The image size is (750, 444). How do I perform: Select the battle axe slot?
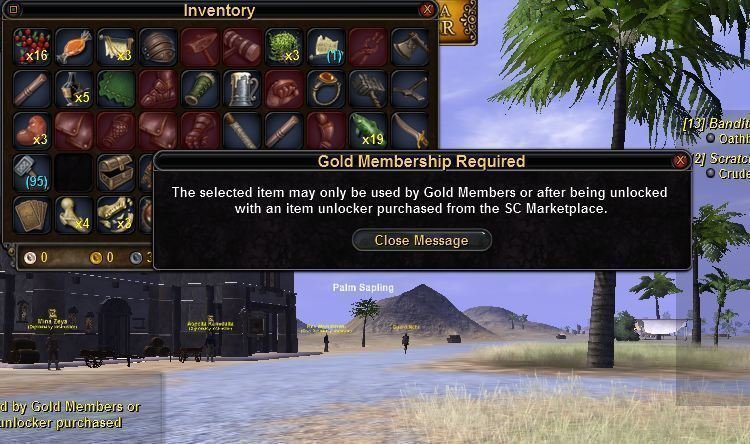[x=409, y=46]
